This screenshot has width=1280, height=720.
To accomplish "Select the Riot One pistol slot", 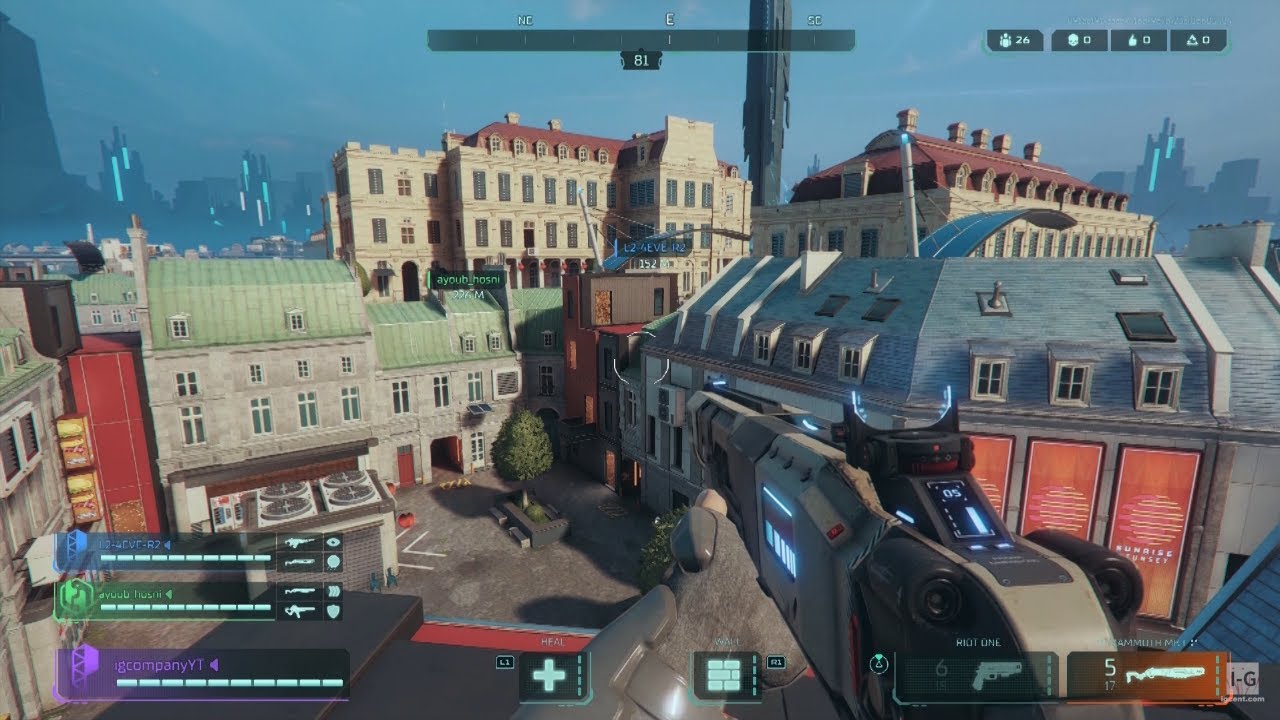I will [x=975, y=676].
